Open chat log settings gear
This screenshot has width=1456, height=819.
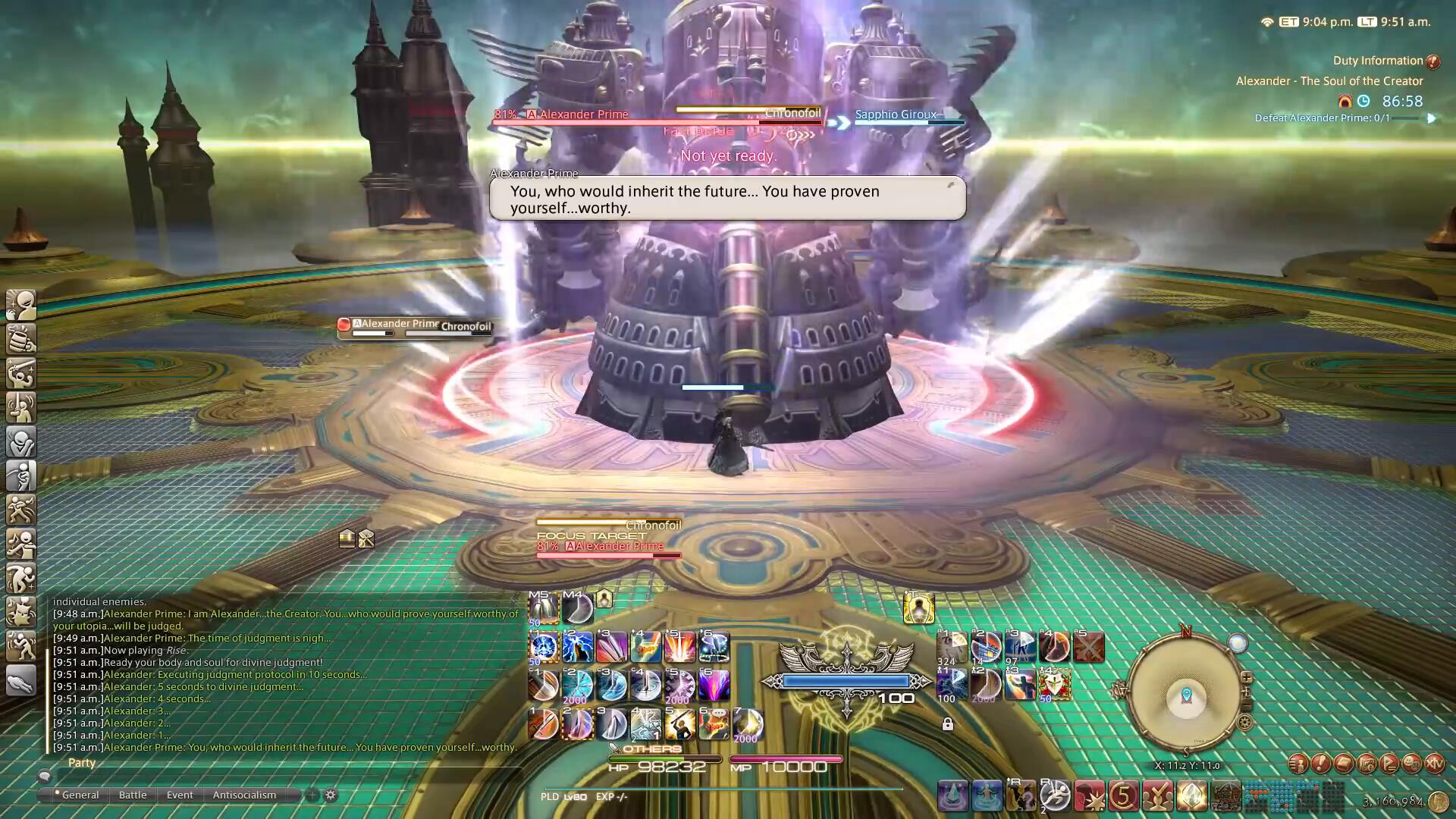(331, 795)
